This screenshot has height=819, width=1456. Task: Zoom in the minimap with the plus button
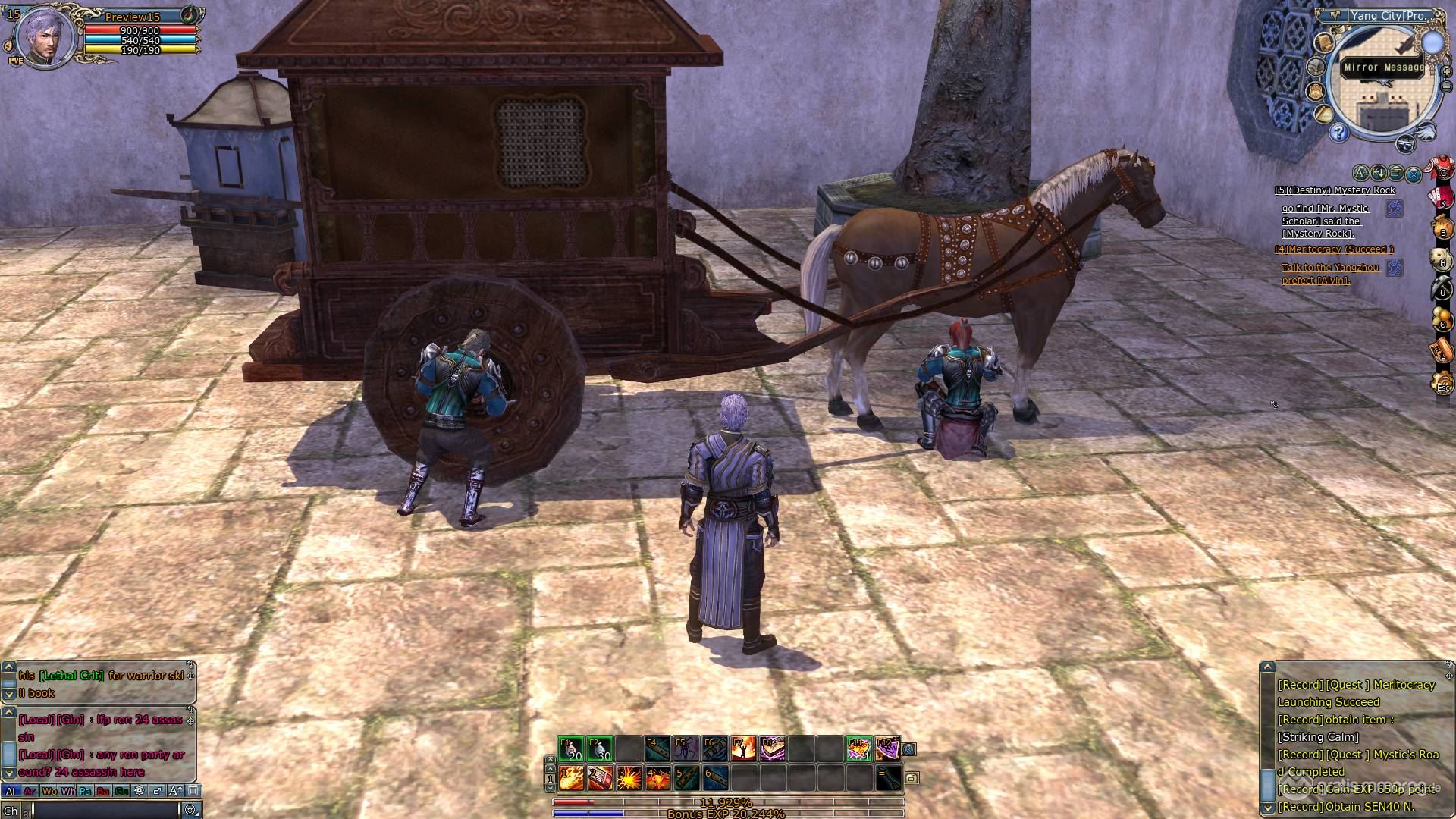coord(1446,72)
